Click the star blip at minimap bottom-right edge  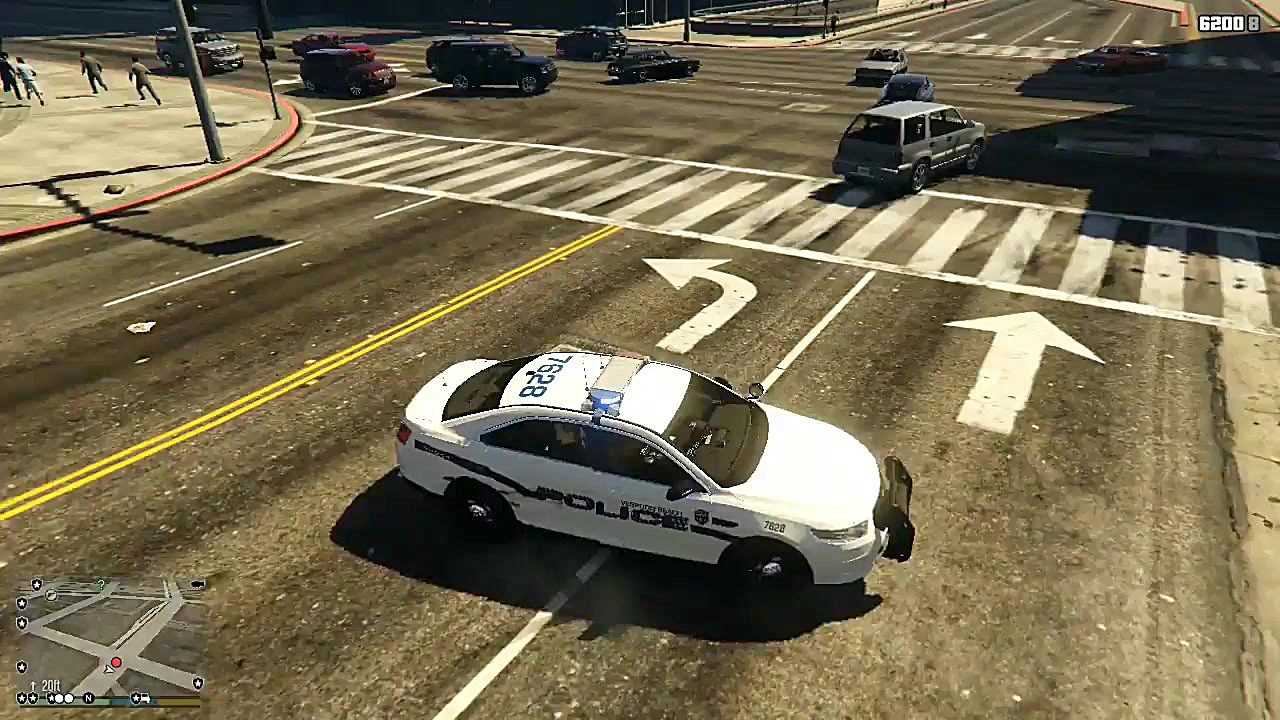(x=197, y=683)
